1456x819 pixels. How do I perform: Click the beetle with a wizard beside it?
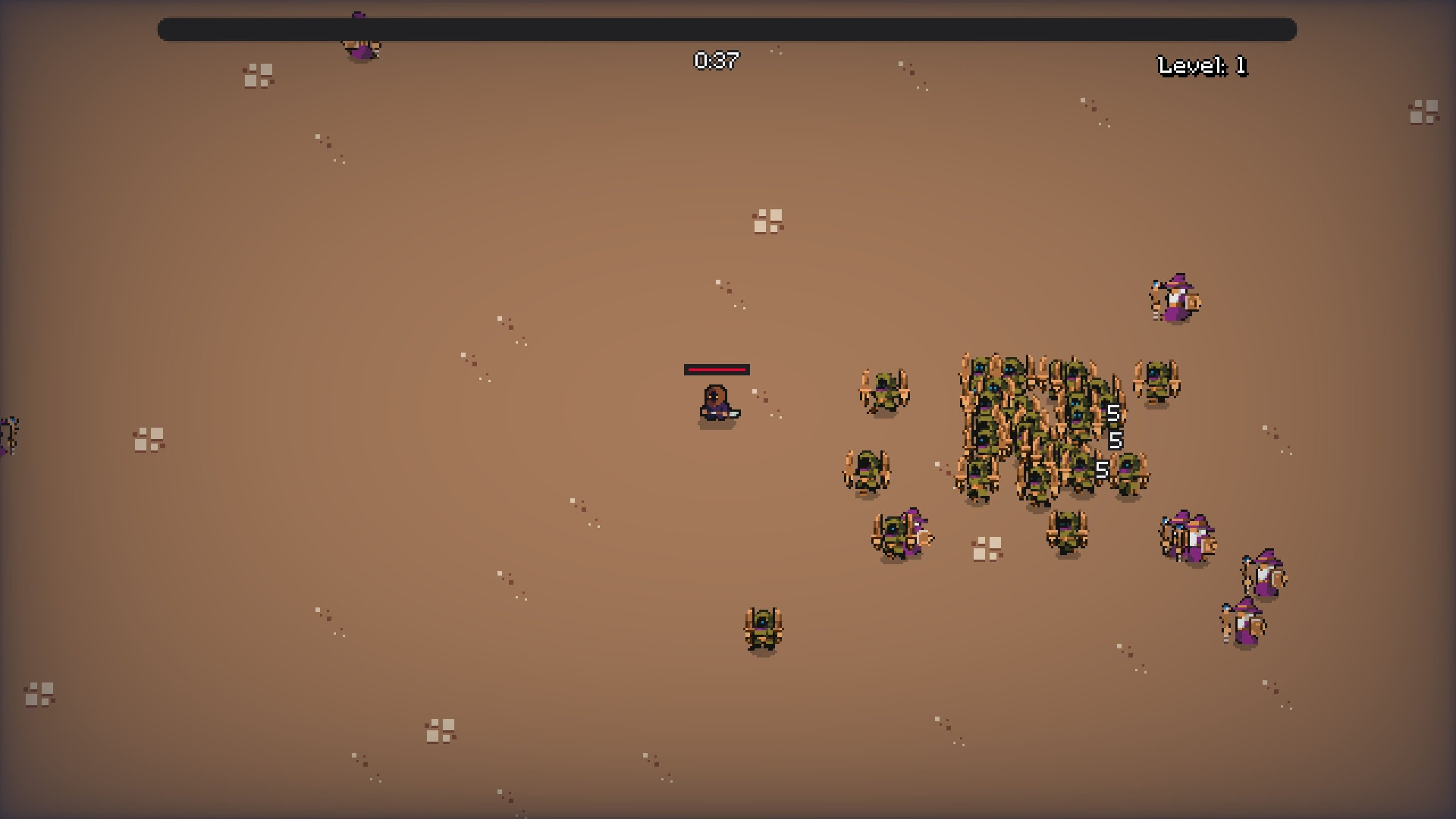899,535
